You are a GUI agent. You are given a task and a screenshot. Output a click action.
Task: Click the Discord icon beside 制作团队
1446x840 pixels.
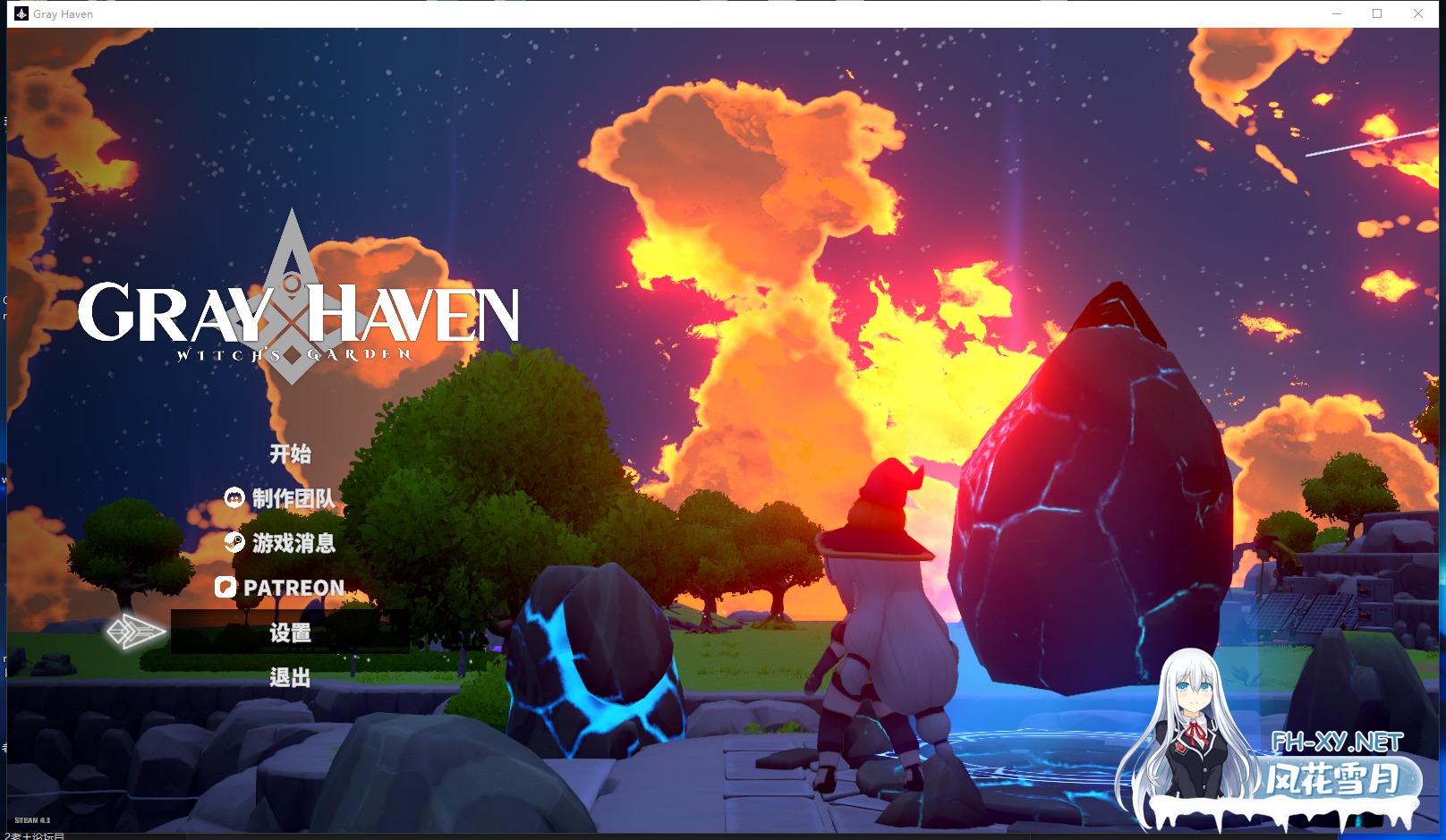click(234, 498)
